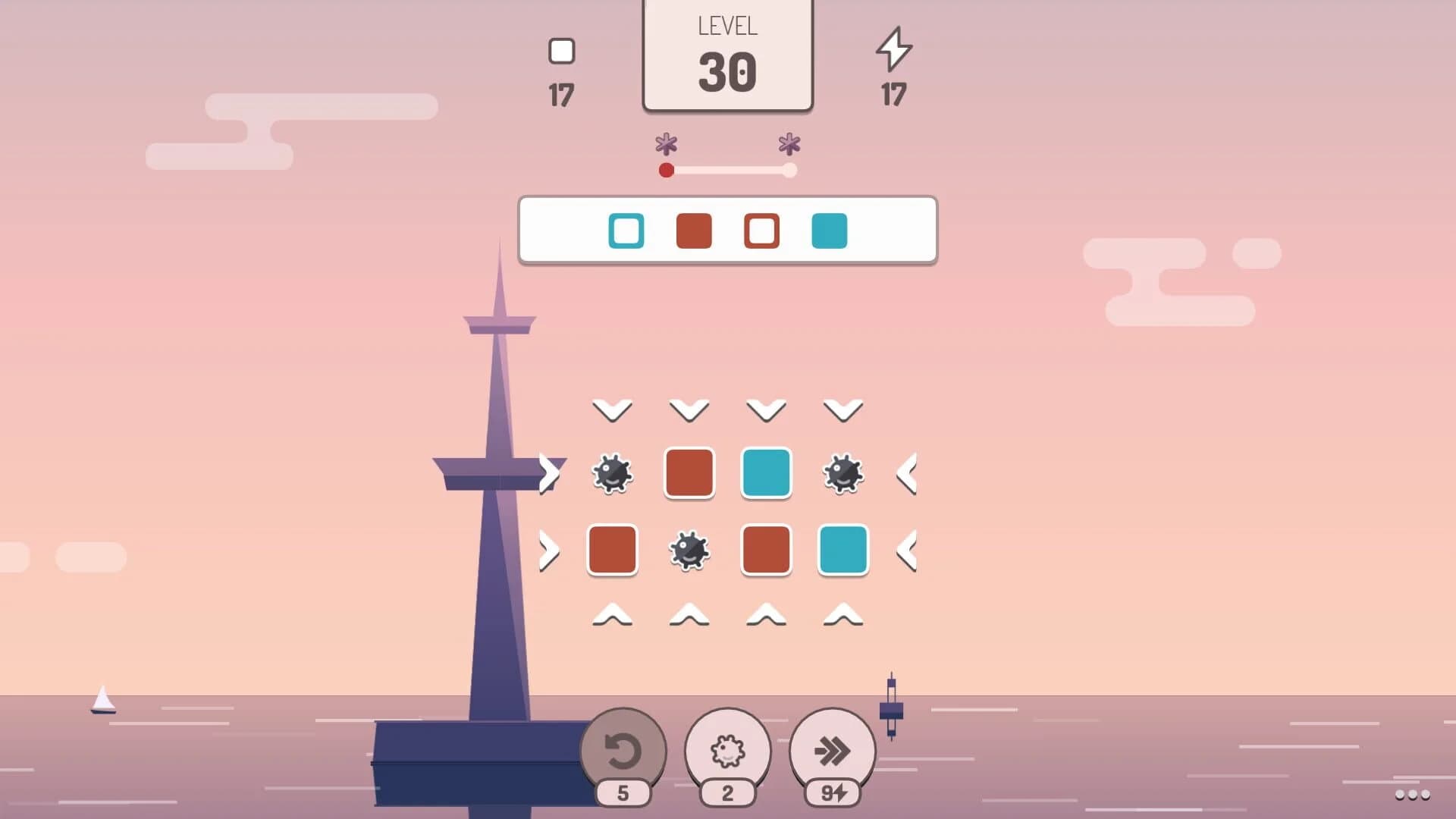
Task: Click the spiky mine in the top row
Action: pyautogui.click(x=613, y=473)
